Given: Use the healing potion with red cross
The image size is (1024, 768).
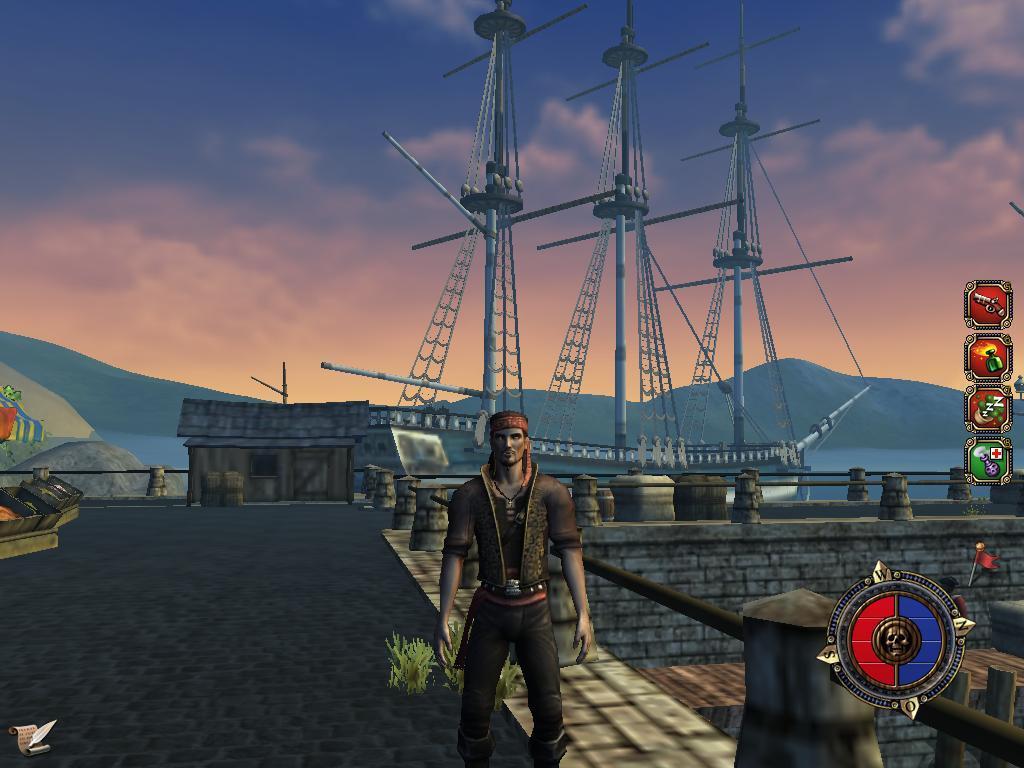Looking at the screenshot, I should [988, 461].
